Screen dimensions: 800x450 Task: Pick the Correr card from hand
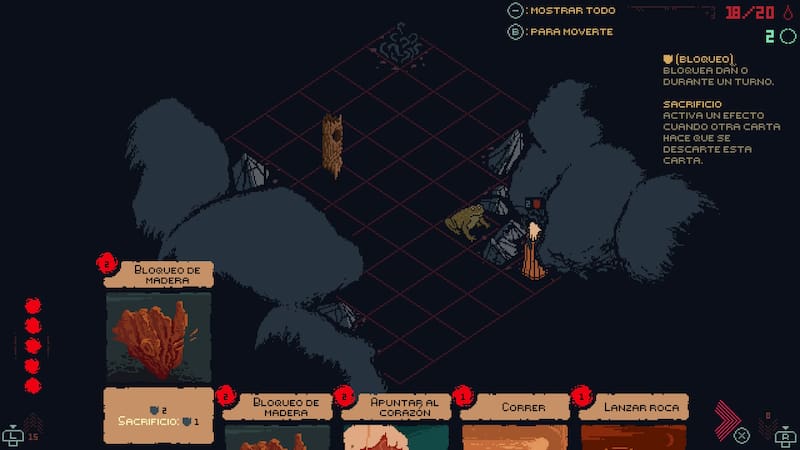[515, 418]
